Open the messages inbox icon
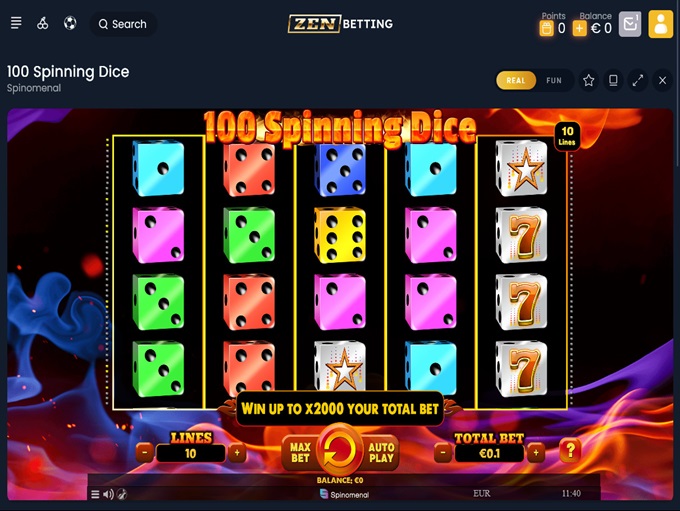 (629, 24)
